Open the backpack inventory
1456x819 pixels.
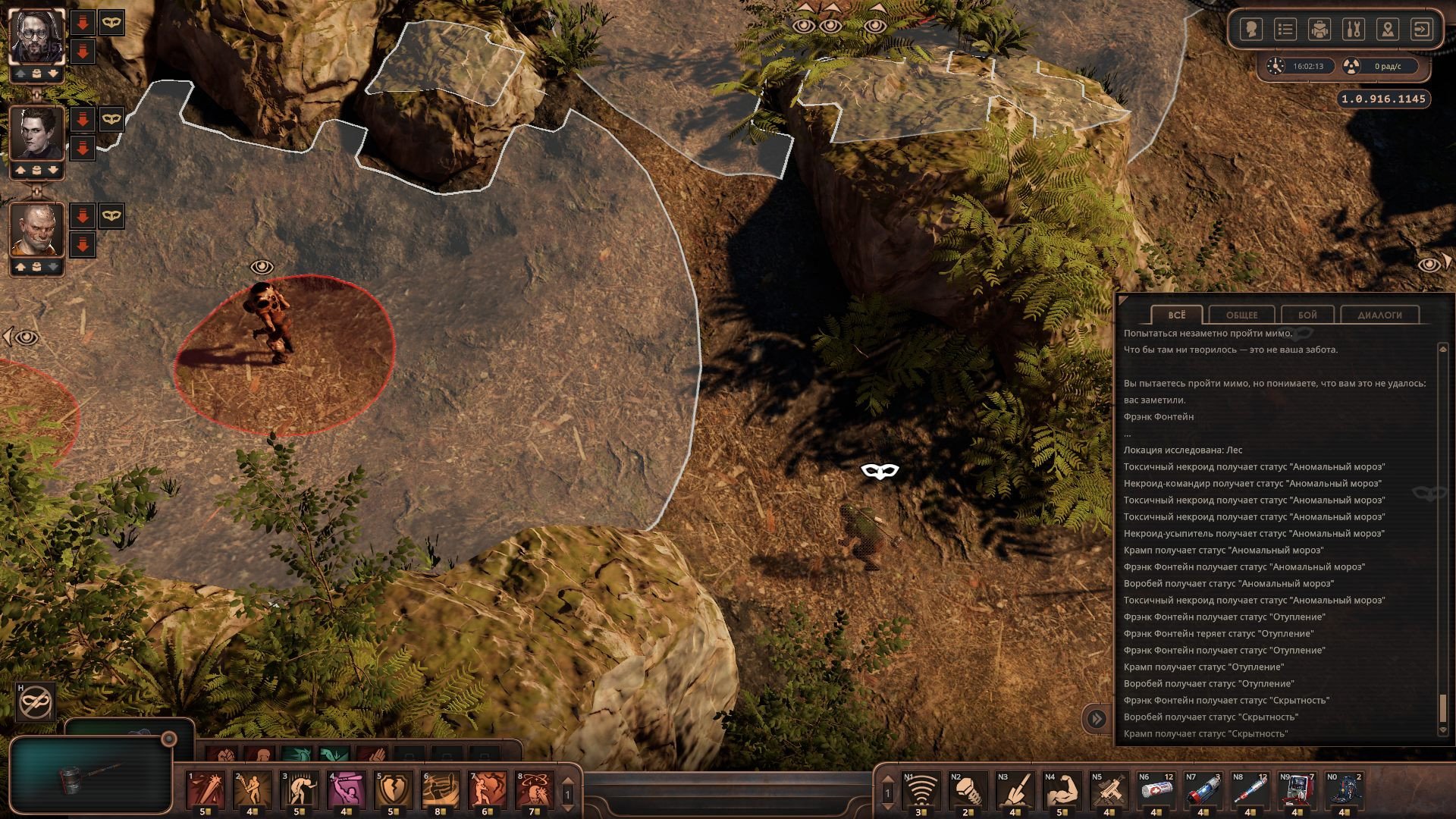[x=1319, y=30]
